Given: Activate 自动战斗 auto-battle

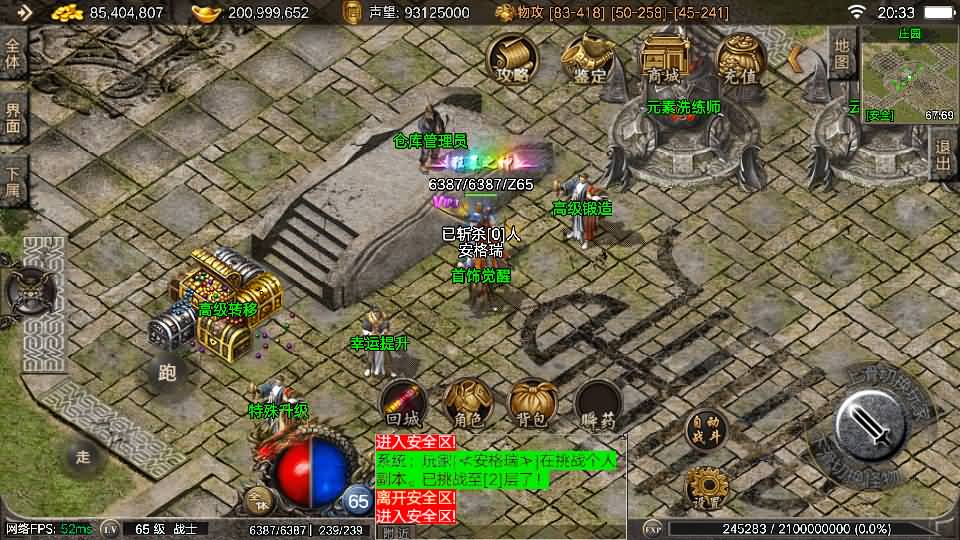Looking at the screenshot, I should click(705, 430).
